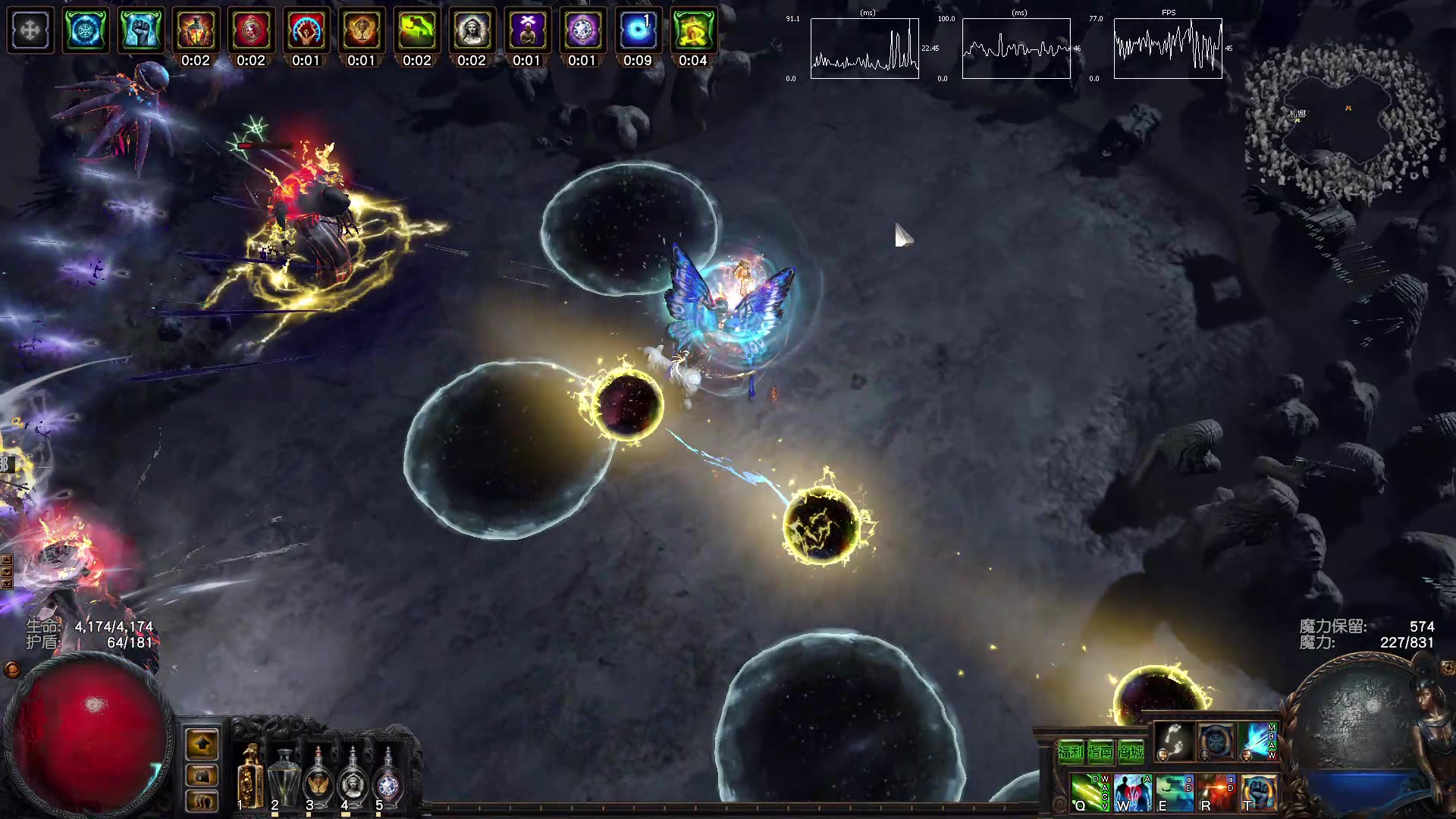Select the burning lantern buff icon
The width and height of the screenshot is (1456, 819).
tap(196, 30)
